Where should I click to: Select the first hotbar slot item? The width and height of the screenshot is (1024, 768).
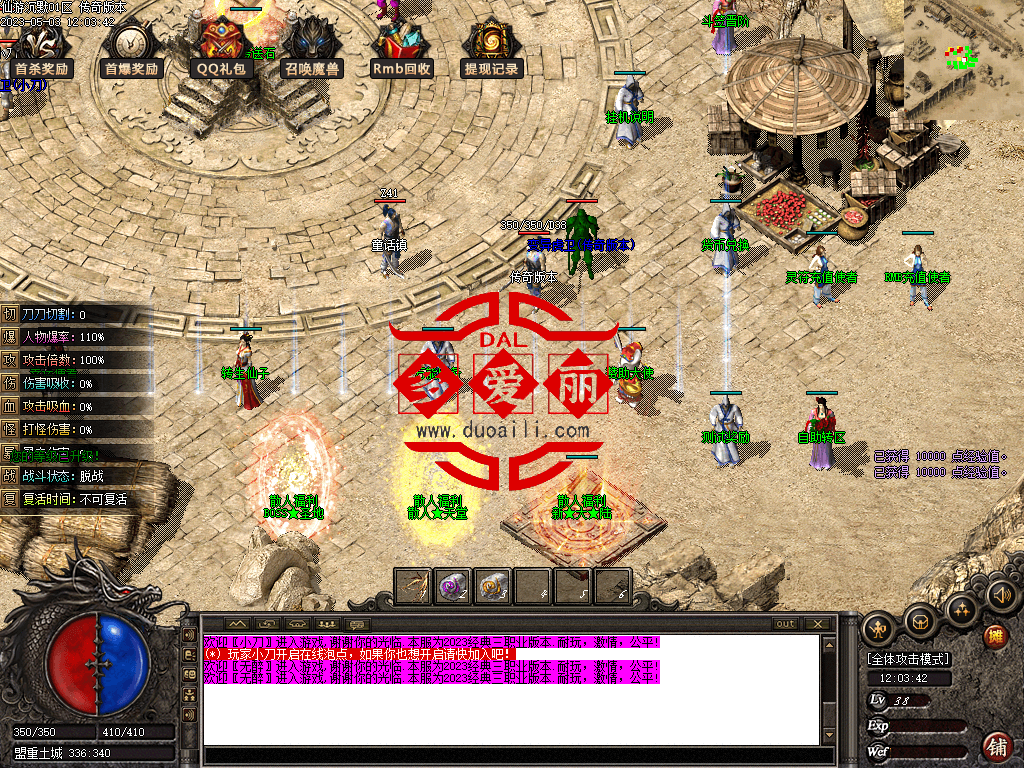413,586
